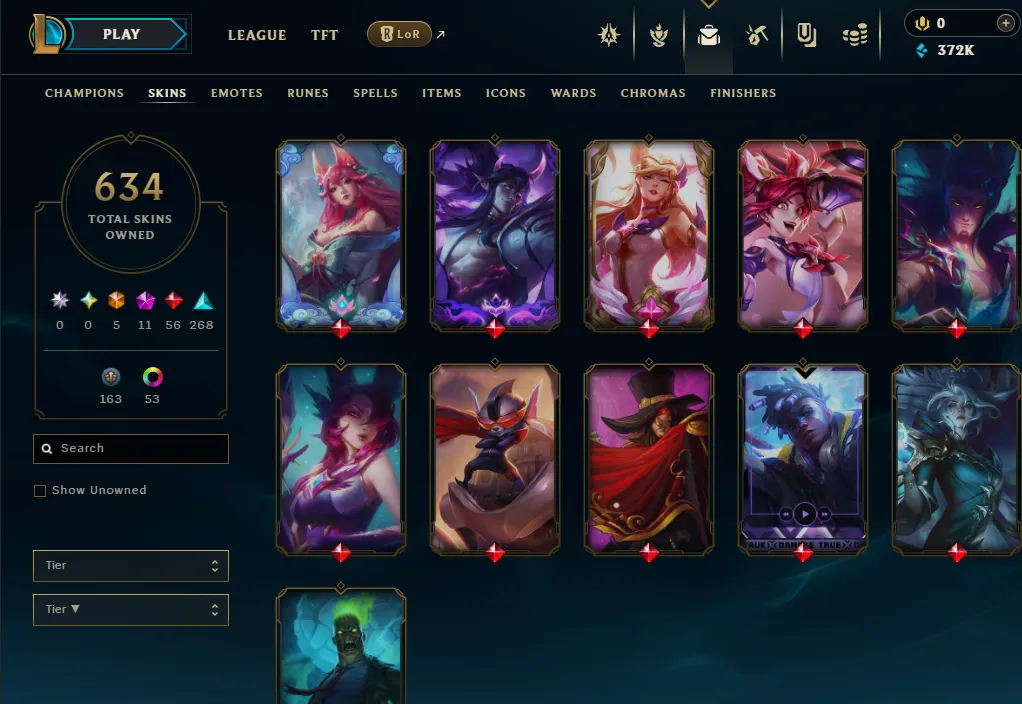Switch to the Champions tab

pyautogui.click(x=84, y=93)
